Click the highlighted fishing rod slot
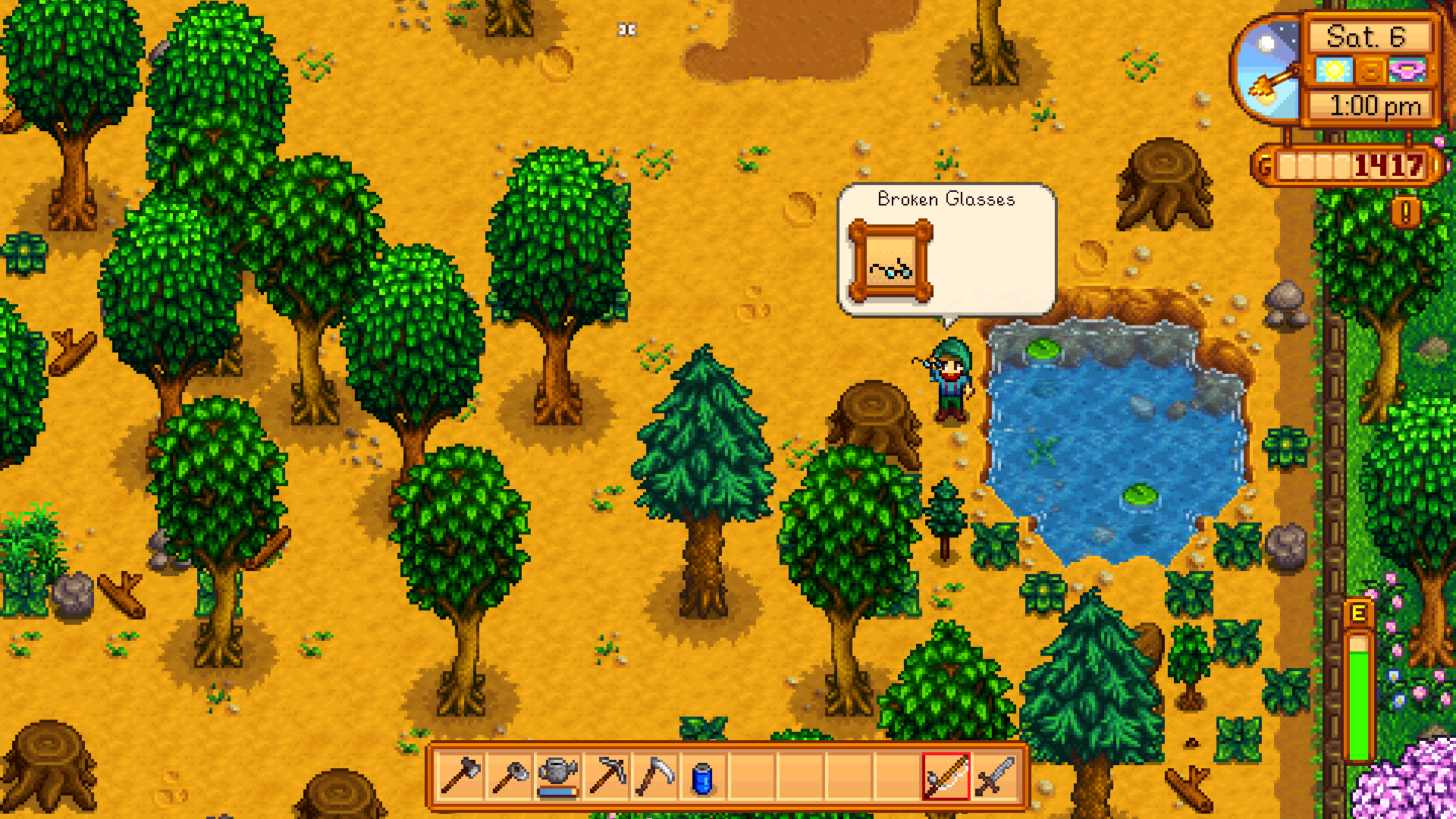Viewport: 1456px width, 819px height. tap(946, 777)
